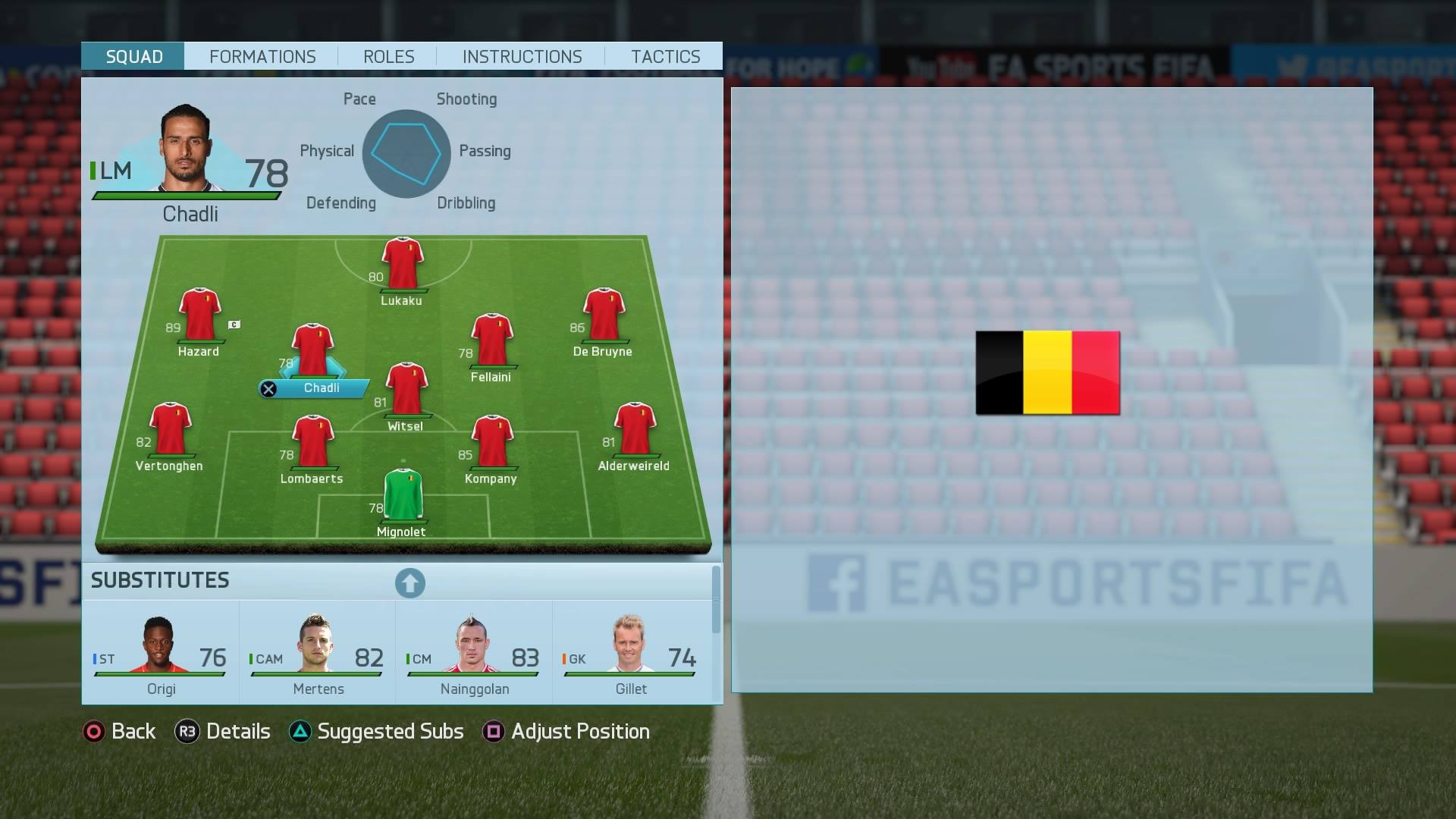Image resolution: width=1456 pixels, height=819 pixels.
Task: Choose goalkeeper Mignolet
Action: point(403,496)
